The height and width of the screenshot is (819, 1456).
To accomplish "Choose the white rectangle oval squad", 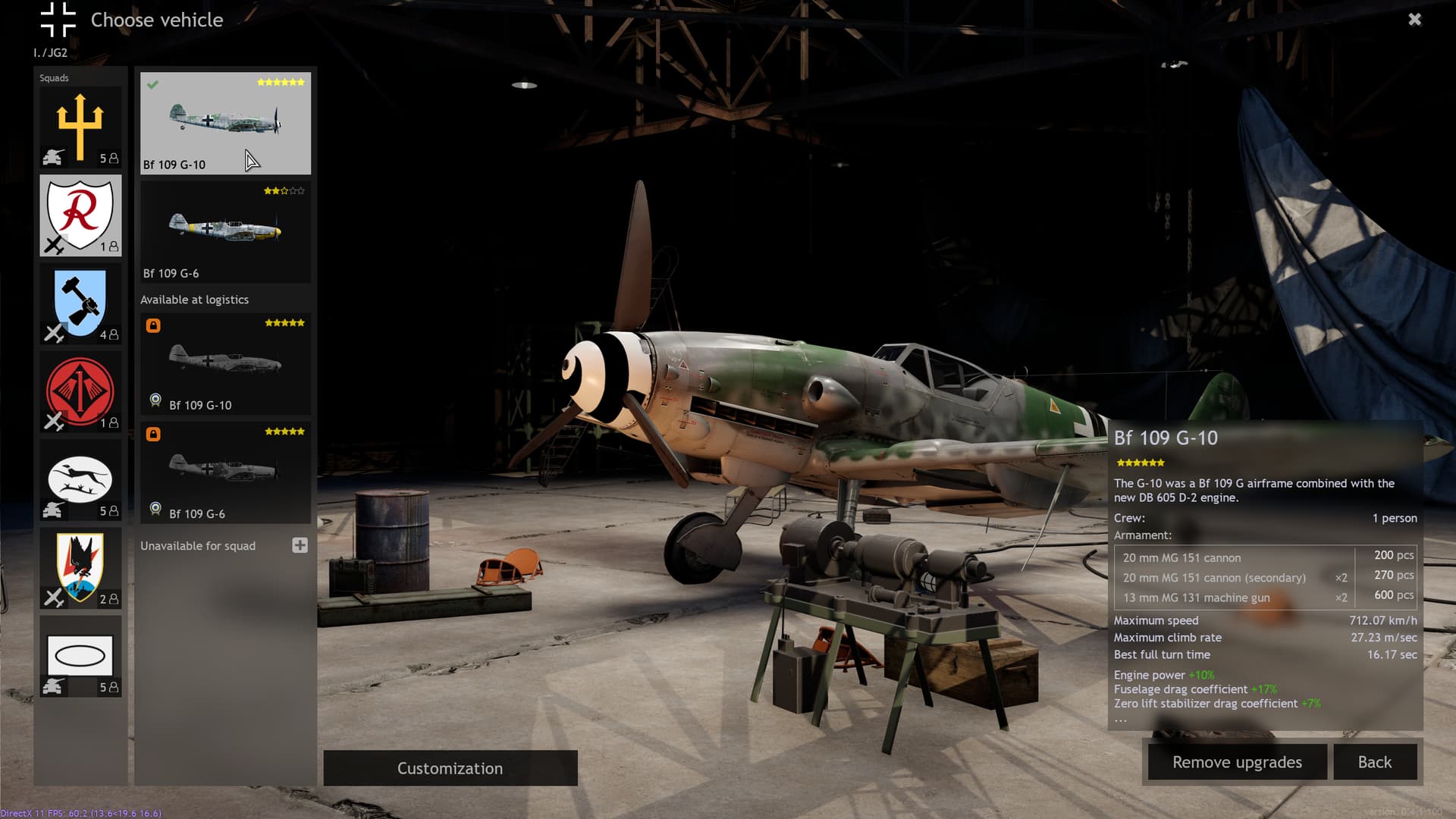I will click(80, 656).
